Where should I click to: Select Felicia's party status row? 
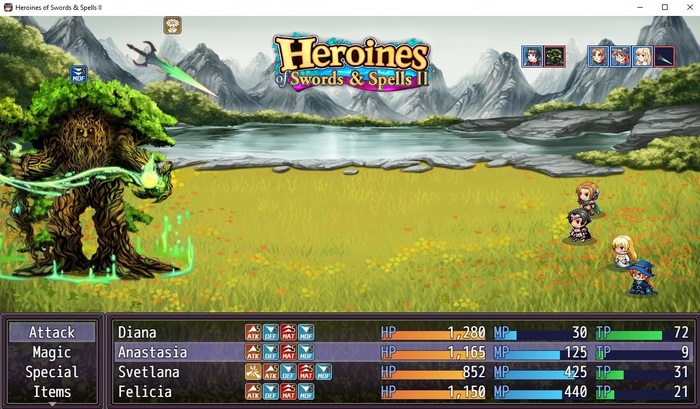point(400,392)
